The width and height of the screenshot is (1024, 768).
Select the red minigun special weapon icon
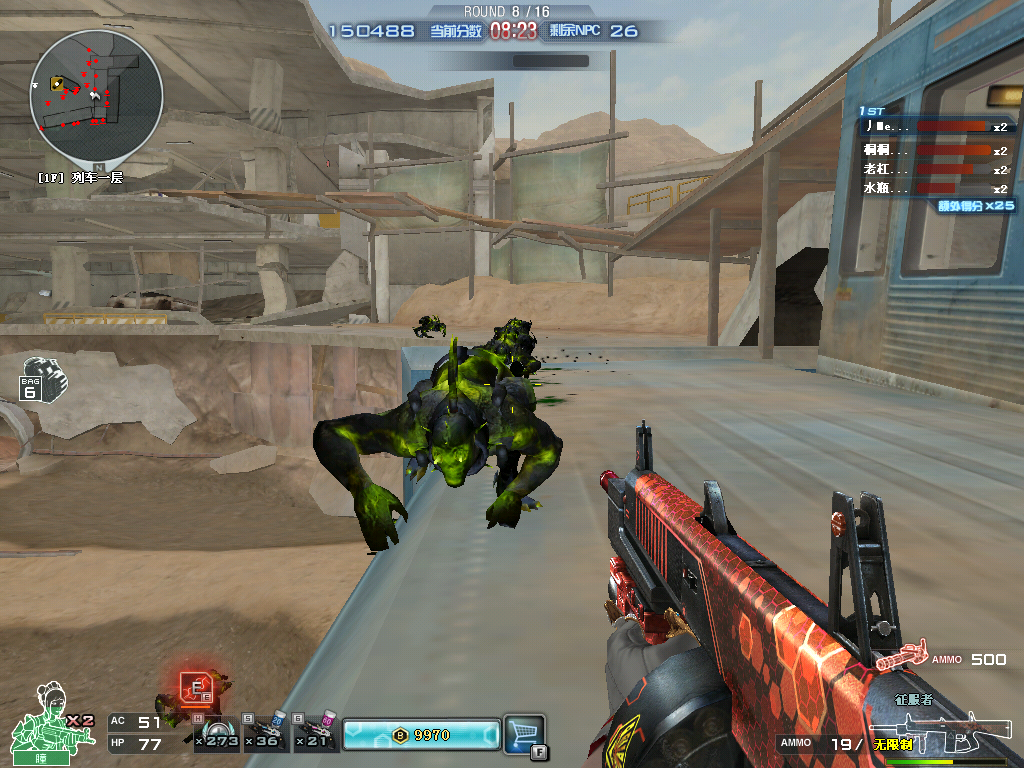(x=900, y=656)
